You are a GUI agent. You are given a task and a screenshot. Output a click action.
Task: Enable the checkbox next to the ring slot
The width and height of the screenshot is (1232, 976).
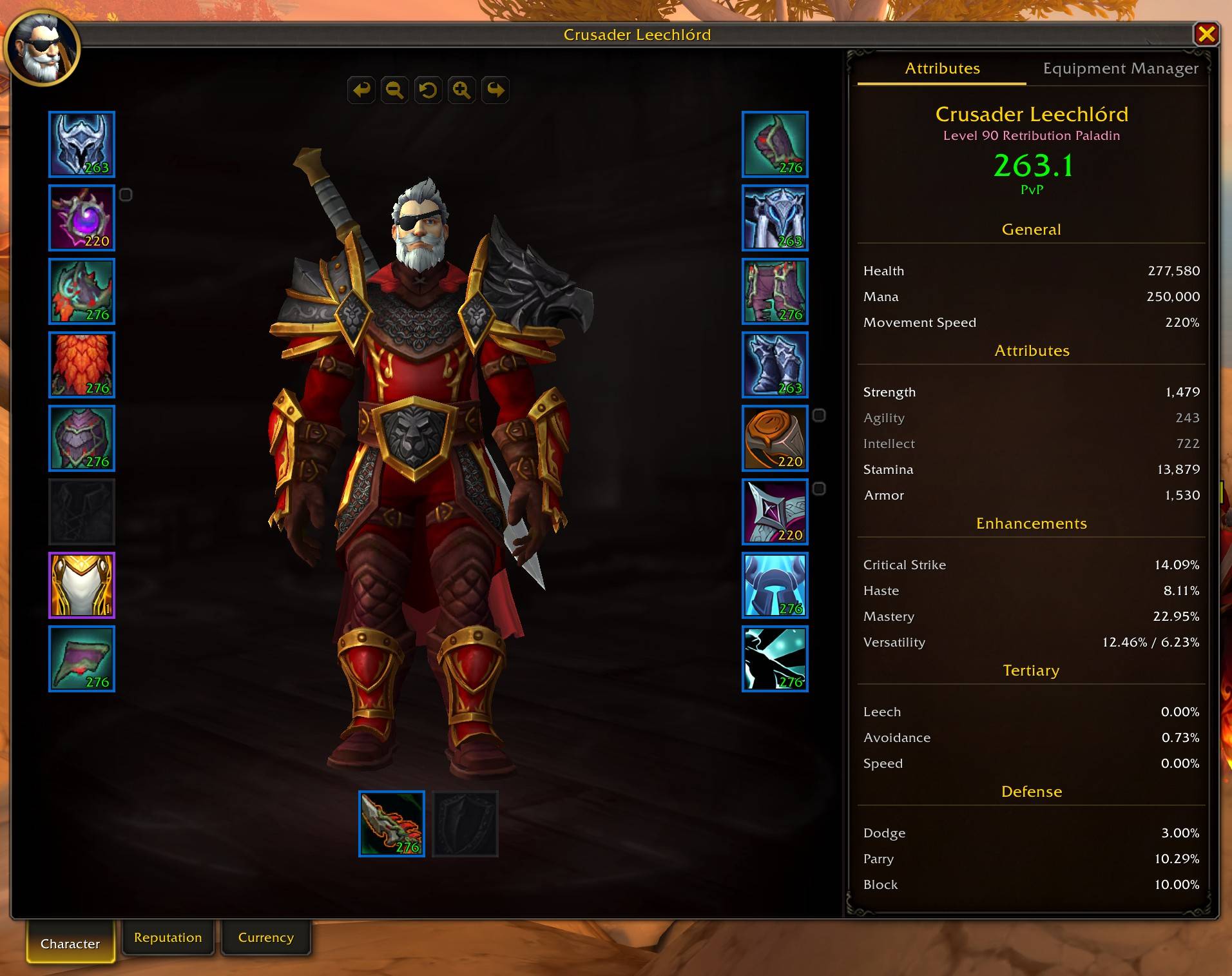(819, 416)
